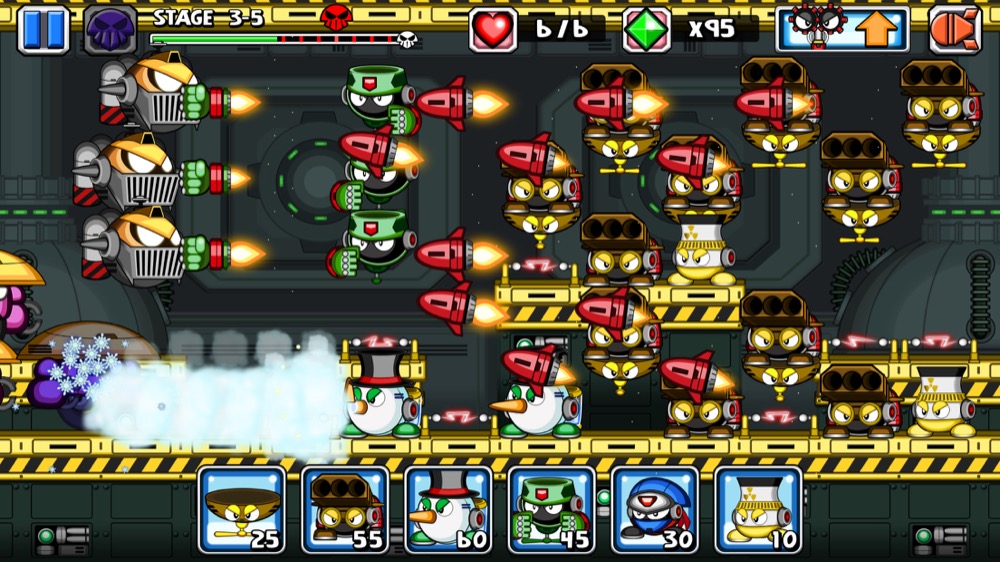Choose the rocket launcher unit costing 55
Image resolution: width=1000 pixels, height=562 pixels.
(x=345, y=509)
